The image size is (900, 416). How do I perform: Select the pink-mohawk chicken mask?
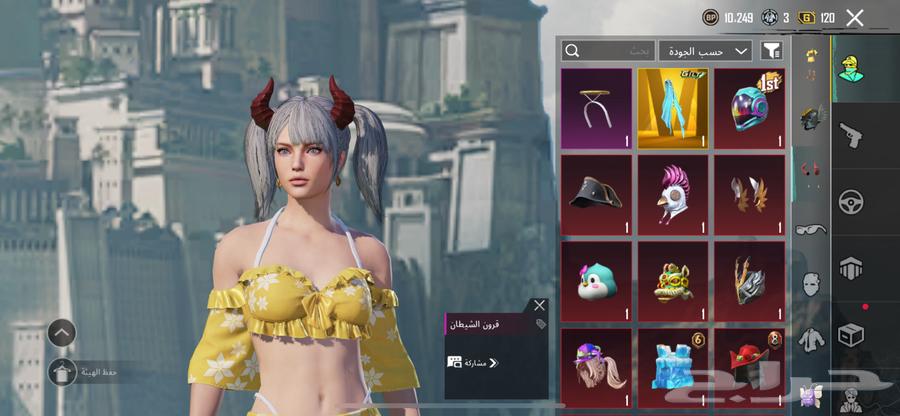[x=672, y=194]
